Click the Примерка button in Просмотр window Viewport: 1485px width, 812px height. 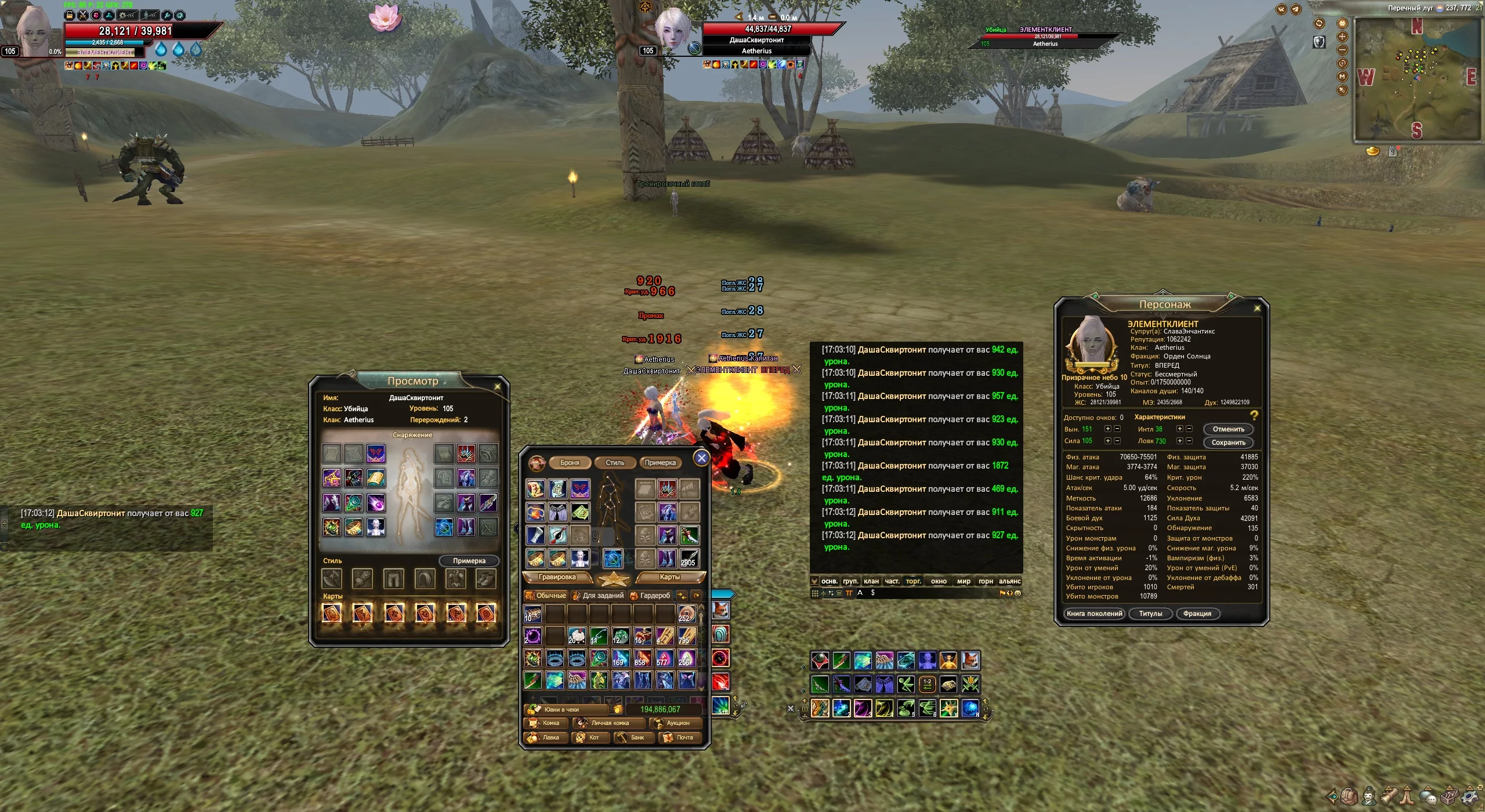[469, 561]
